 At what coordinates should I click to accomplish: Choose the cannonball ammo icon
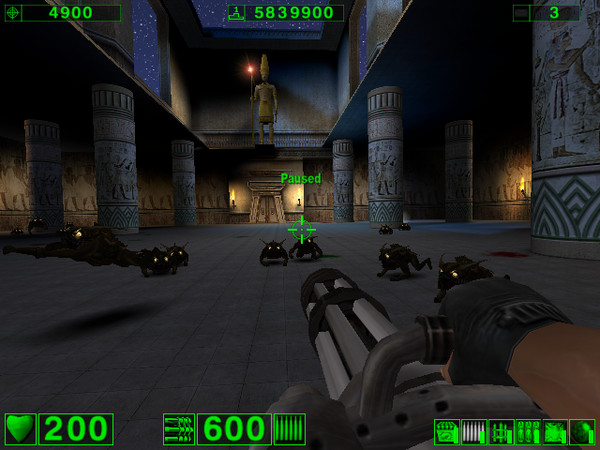582,432
